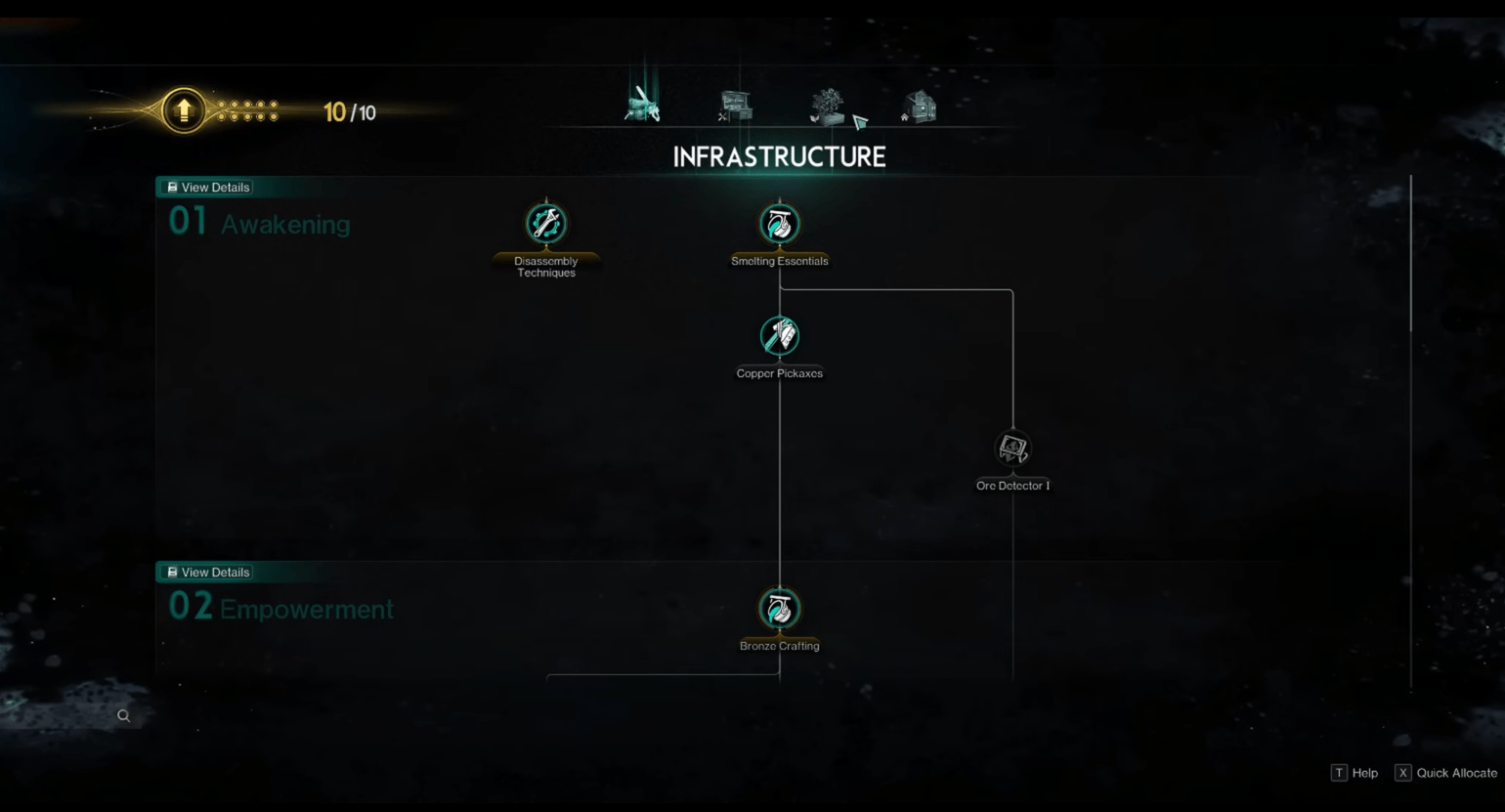This screenshot has width=1505, height=812.
Task: Unlock the Ore Detector I skill node
Action: pos(1011,449)
